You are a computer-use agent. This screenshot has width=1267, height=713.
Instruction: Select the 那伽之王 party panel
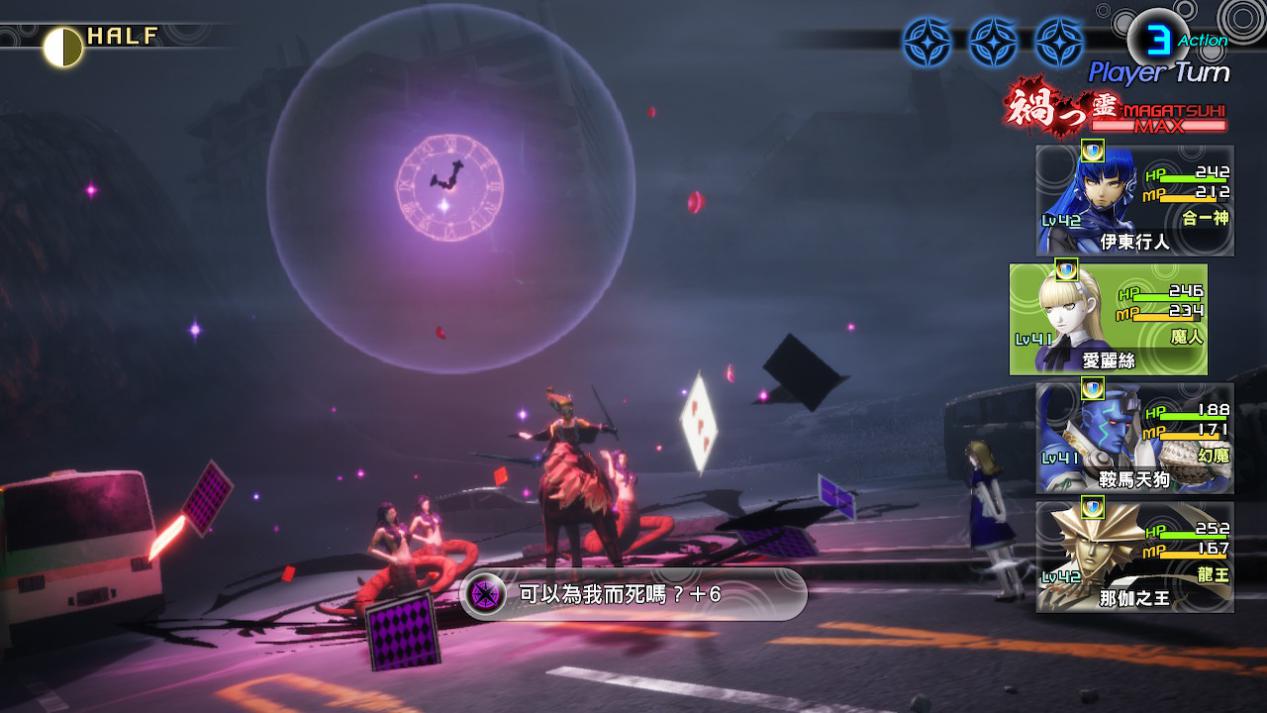click(x=1134, y=557)
